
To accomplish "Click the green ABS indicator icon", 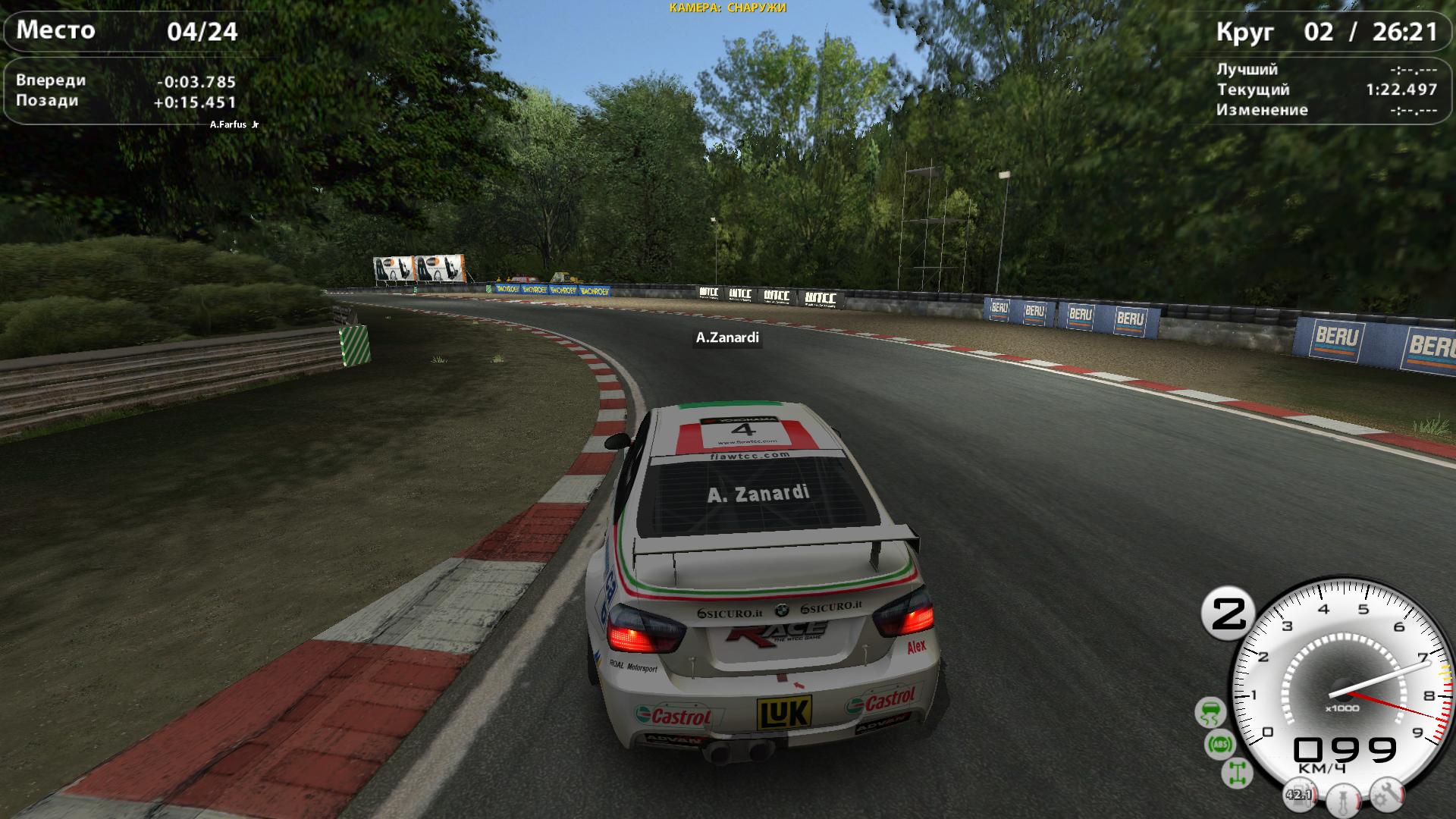I will (1220, 745).
